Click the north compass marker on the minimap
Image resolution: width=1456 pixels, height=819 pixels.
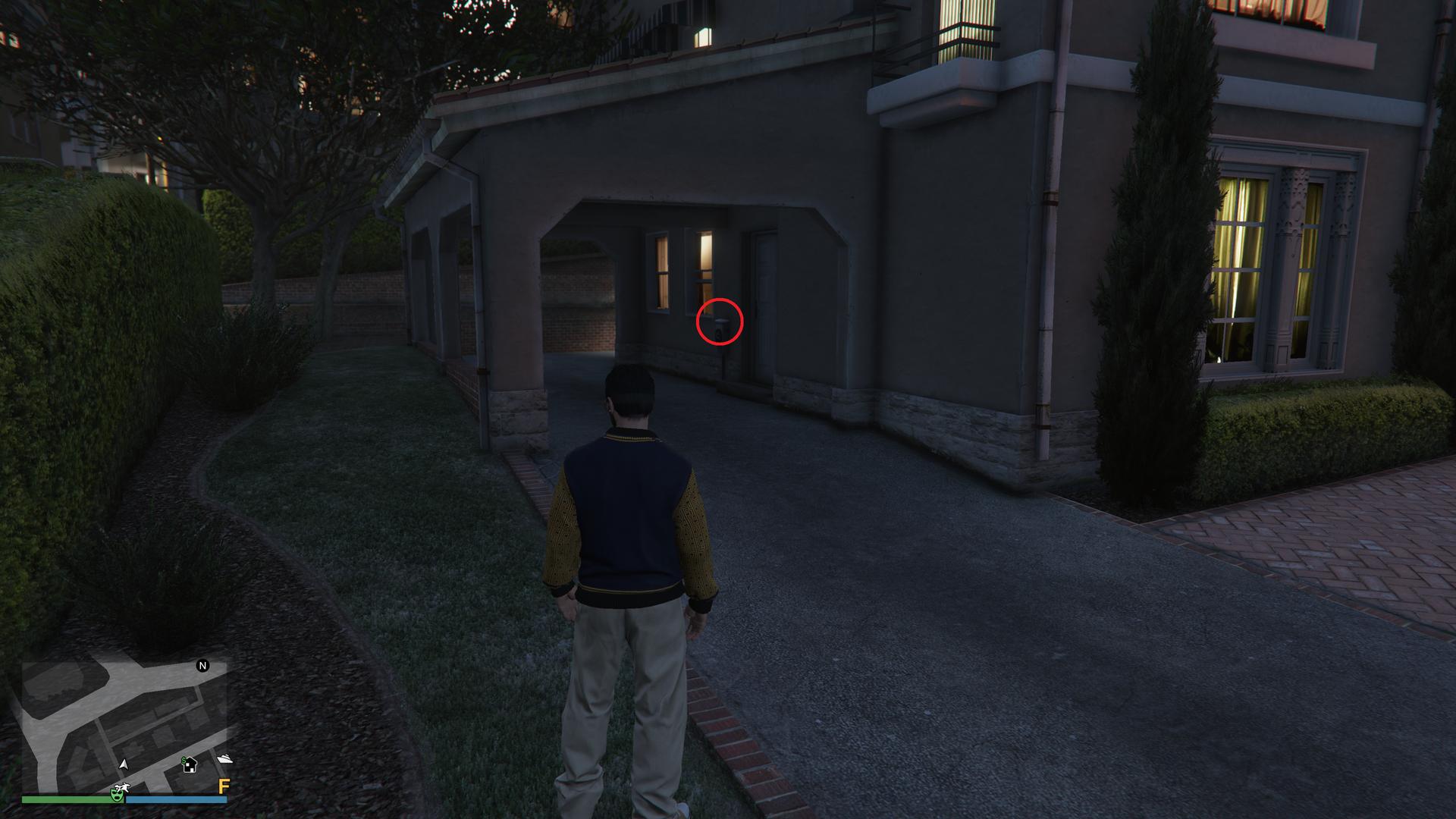point(202,666)
